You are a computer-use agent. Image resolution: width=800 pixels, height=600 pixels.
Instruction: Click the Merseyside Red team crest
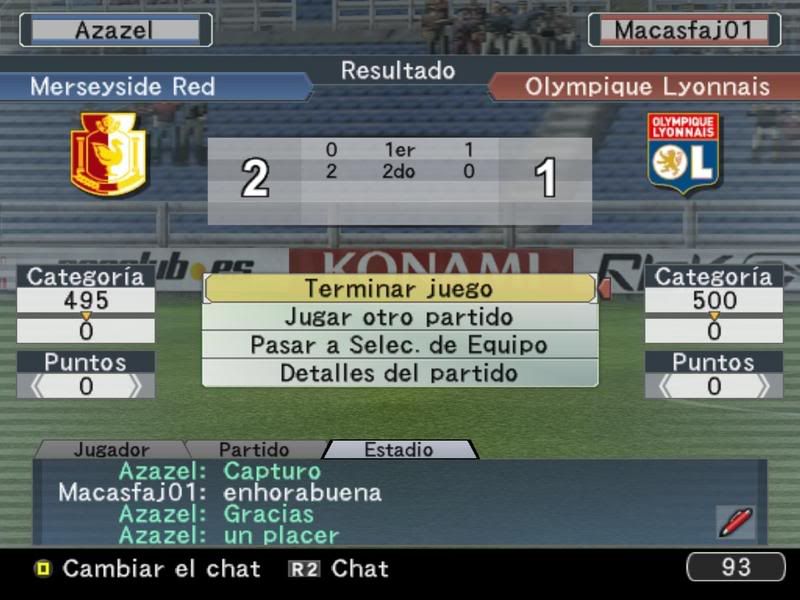[109, 154]
